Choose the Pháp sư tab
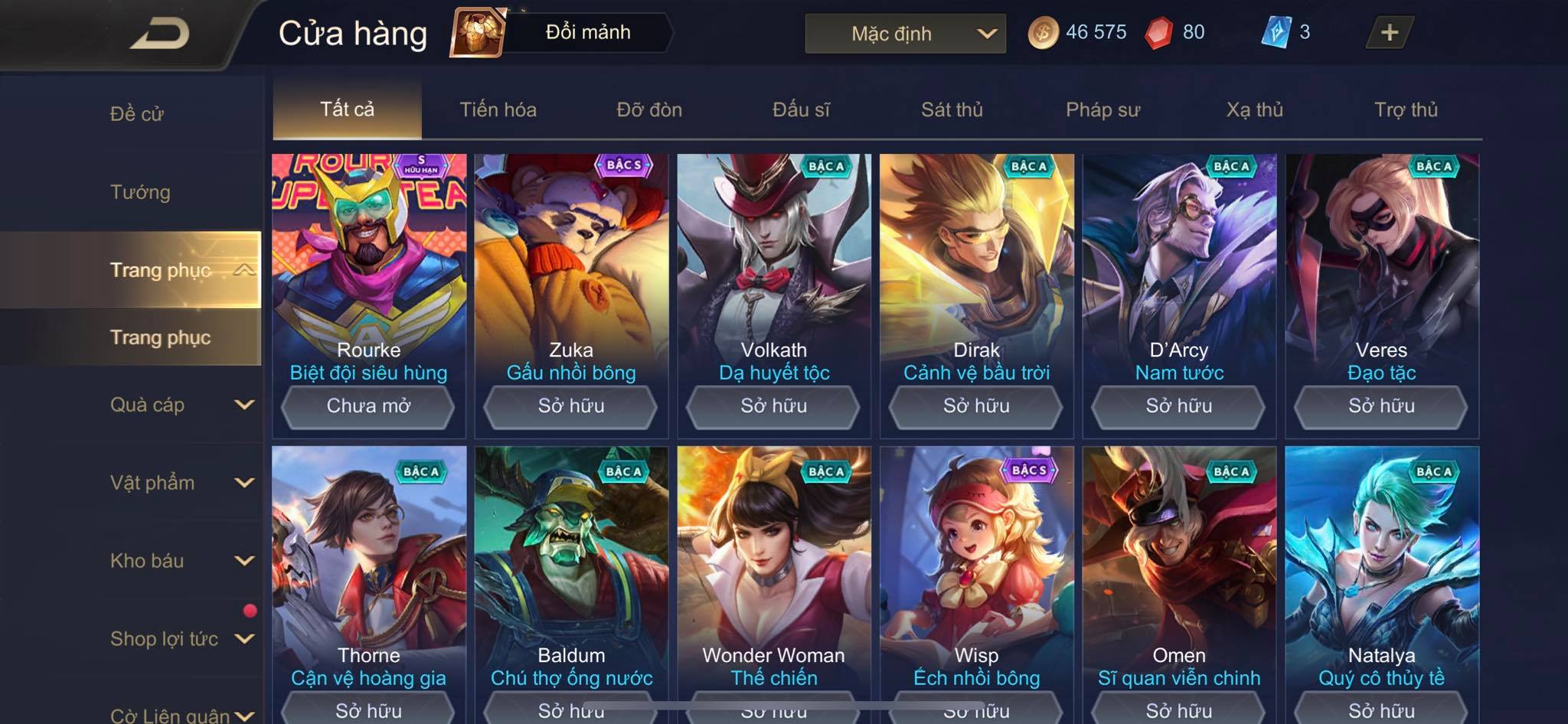Viewport: 1568px width, 724px height. click(1102, 109)
